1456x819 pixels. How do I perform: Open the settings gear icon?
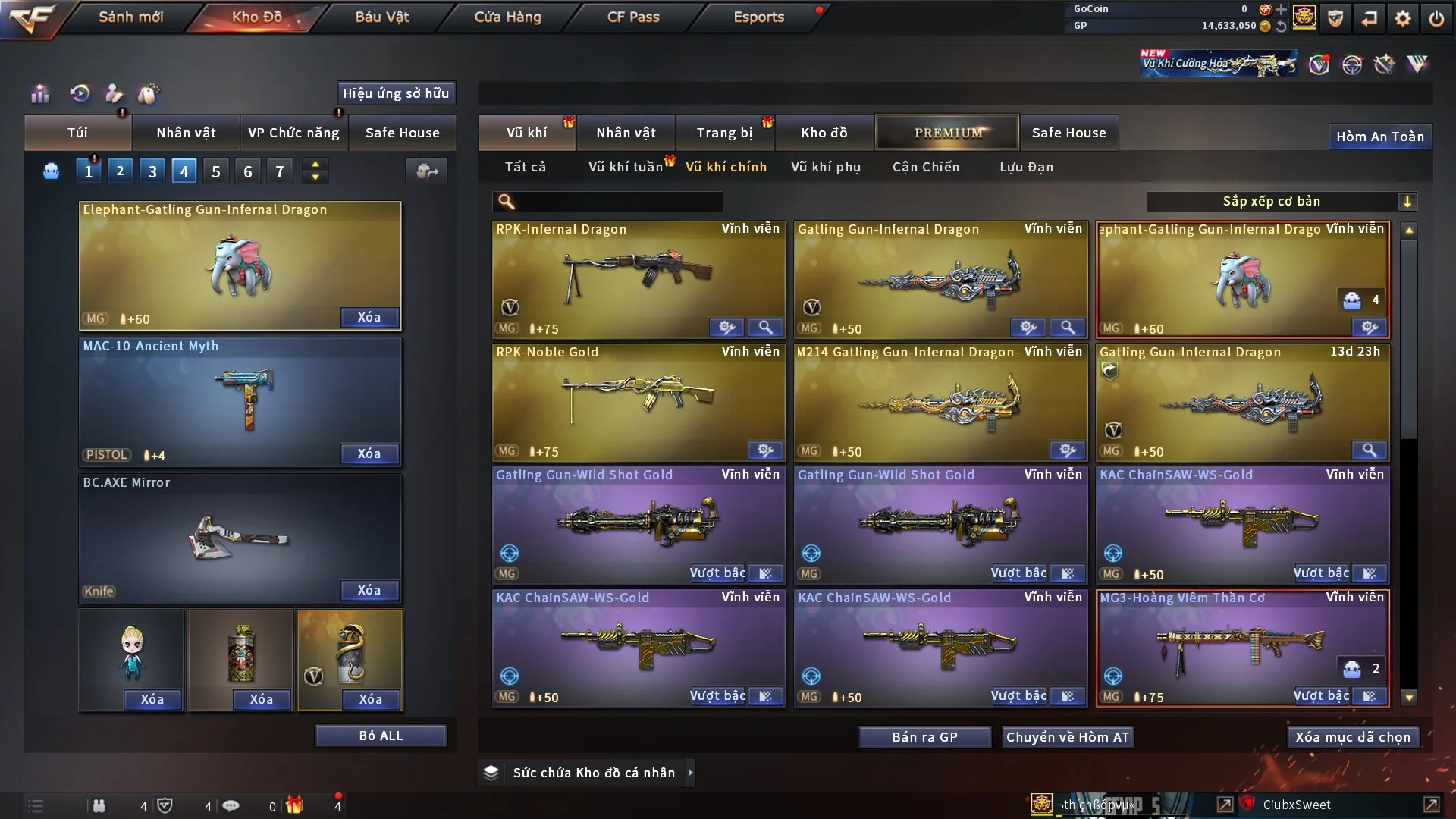pos(1403,18)
